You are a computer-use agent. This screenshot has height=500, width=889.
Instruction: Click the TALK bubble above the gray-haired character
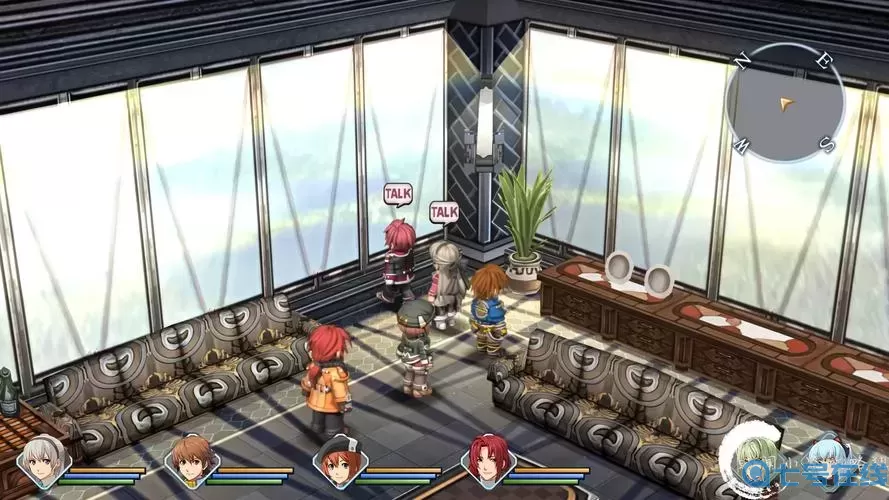click(444, 211)
